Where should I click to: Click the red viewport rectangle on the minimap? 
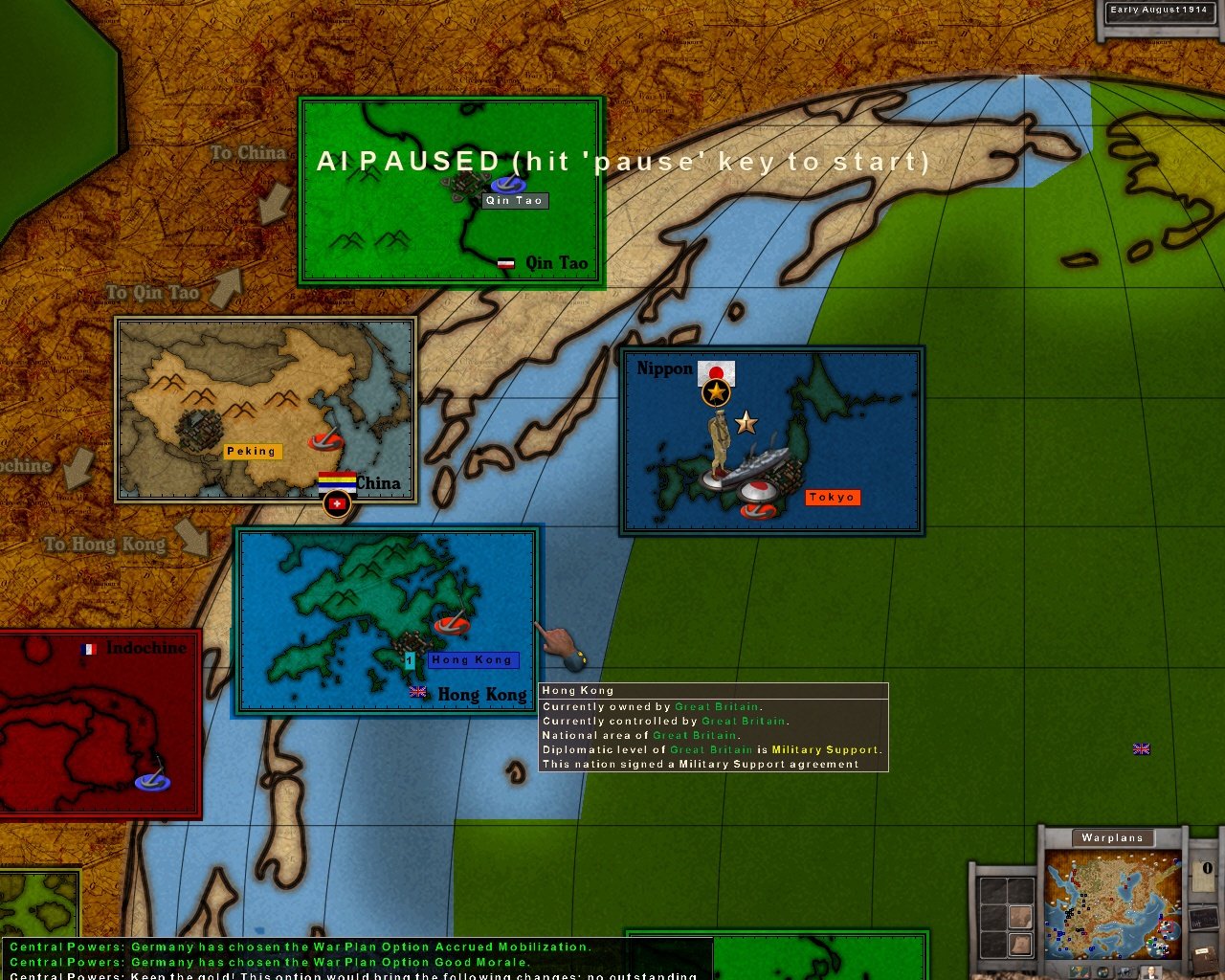point(1167,926)
